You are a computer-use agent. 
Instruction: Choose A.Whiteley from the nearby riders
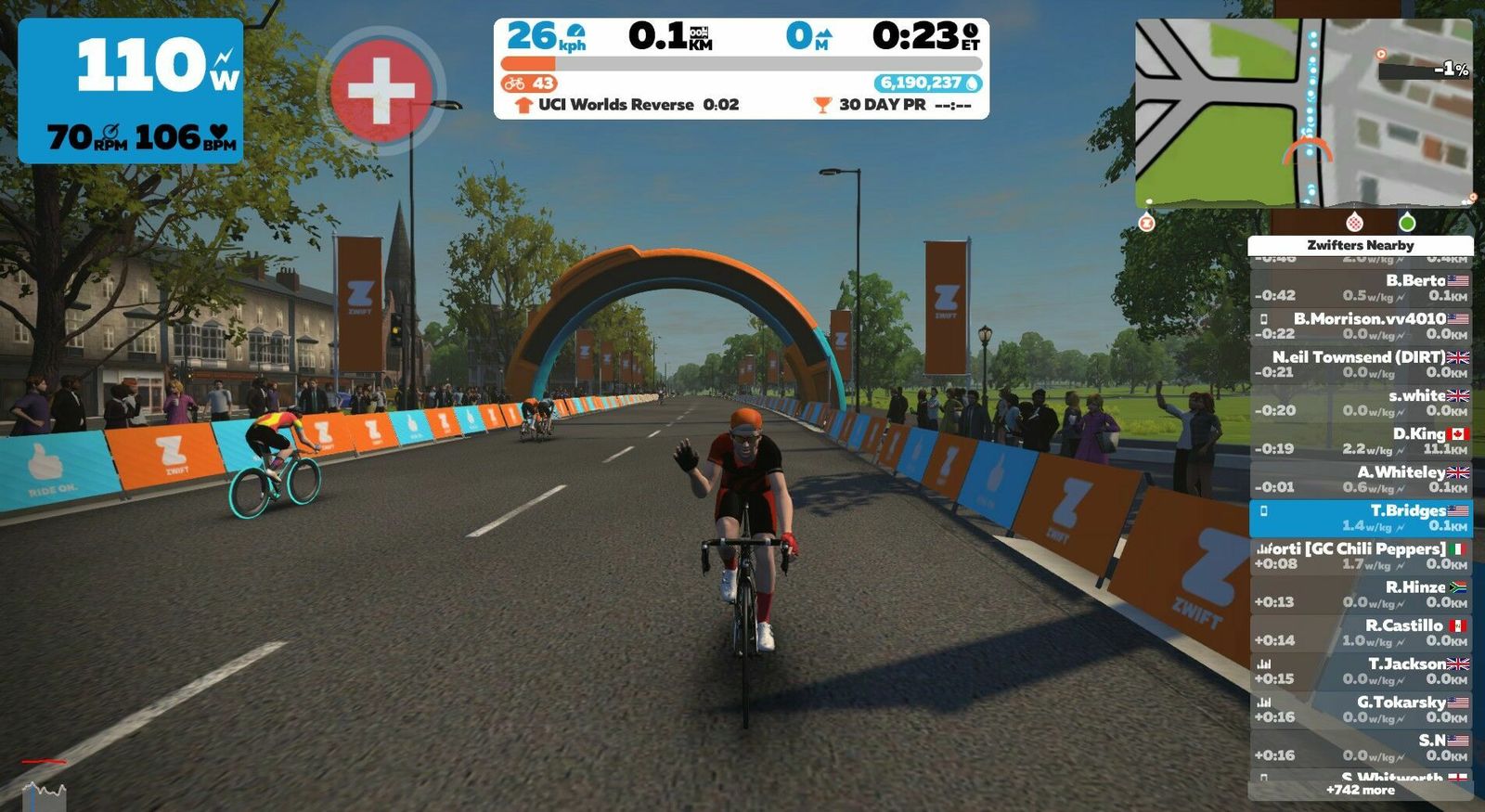click(1360, 479)
